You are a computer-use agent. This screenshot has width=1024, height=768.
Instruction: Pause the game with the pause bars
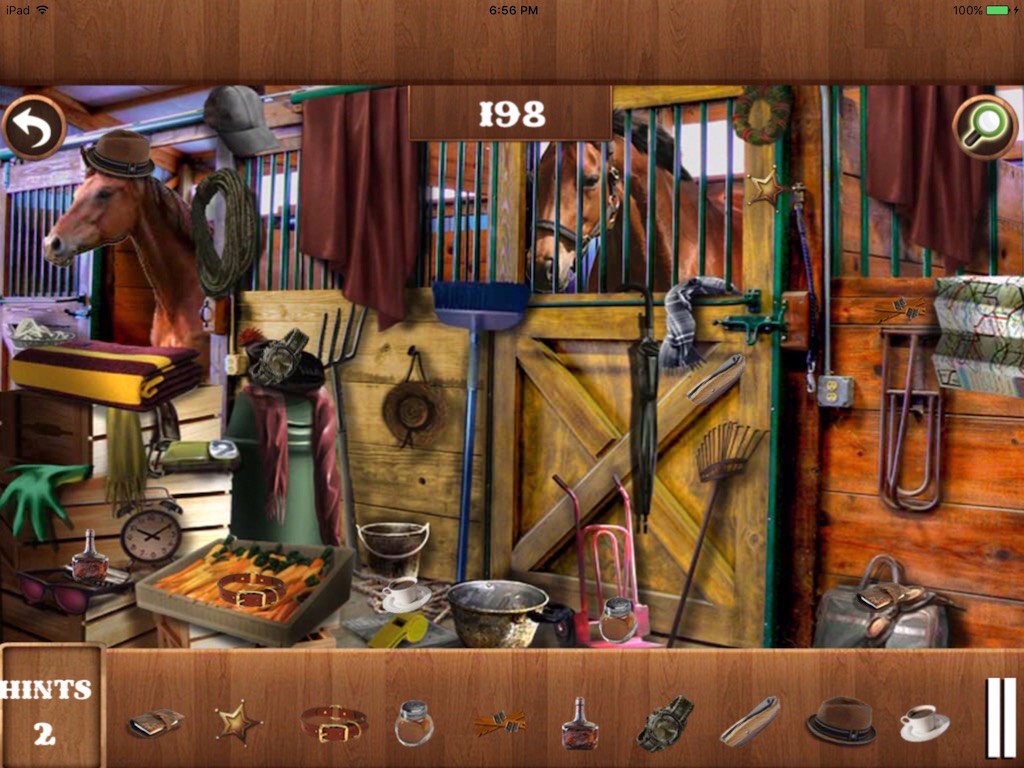pos(1001,717)
